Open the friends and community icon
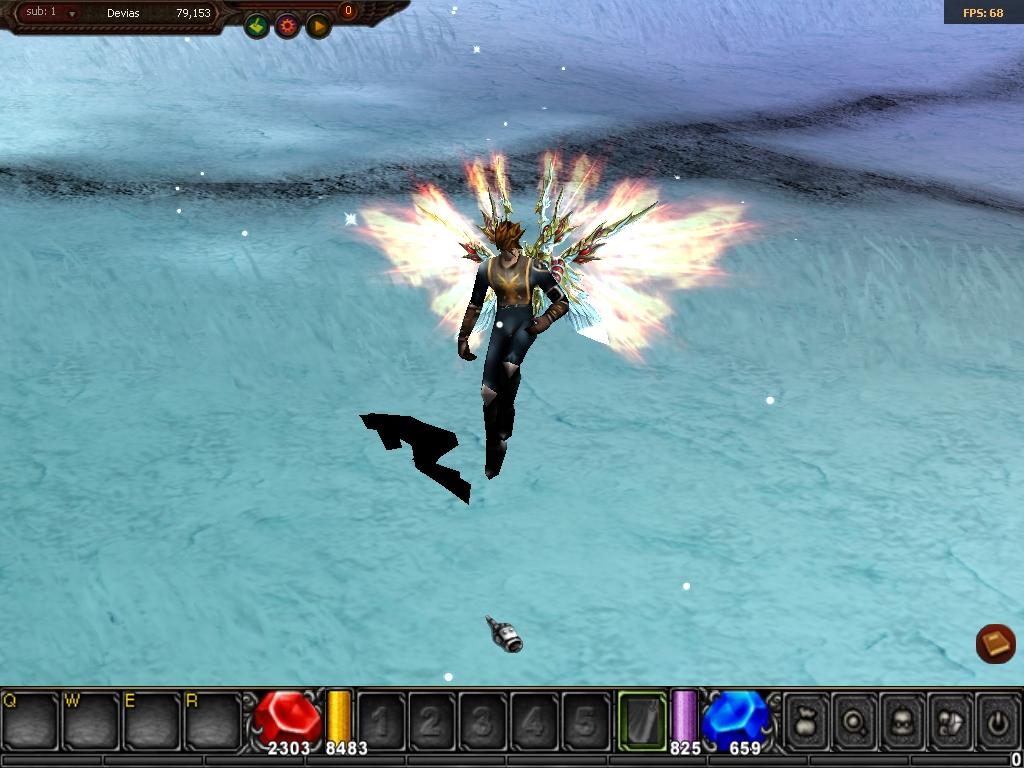Viewport: 1024px width, 768px height. click(950, 720)
